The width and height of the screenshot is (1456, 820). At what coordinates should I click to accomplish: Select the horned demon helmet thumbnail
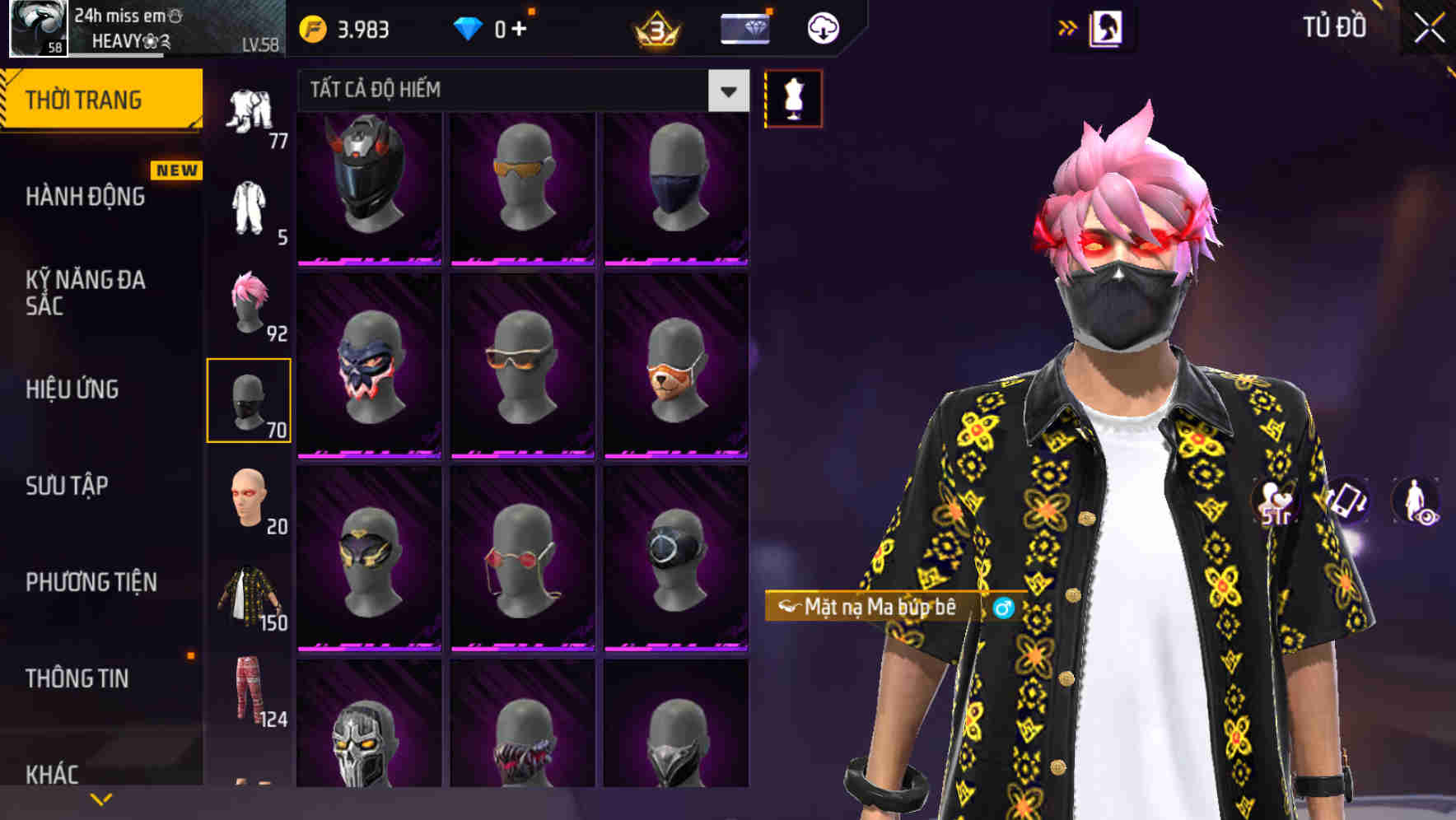[x=368, y=188]
